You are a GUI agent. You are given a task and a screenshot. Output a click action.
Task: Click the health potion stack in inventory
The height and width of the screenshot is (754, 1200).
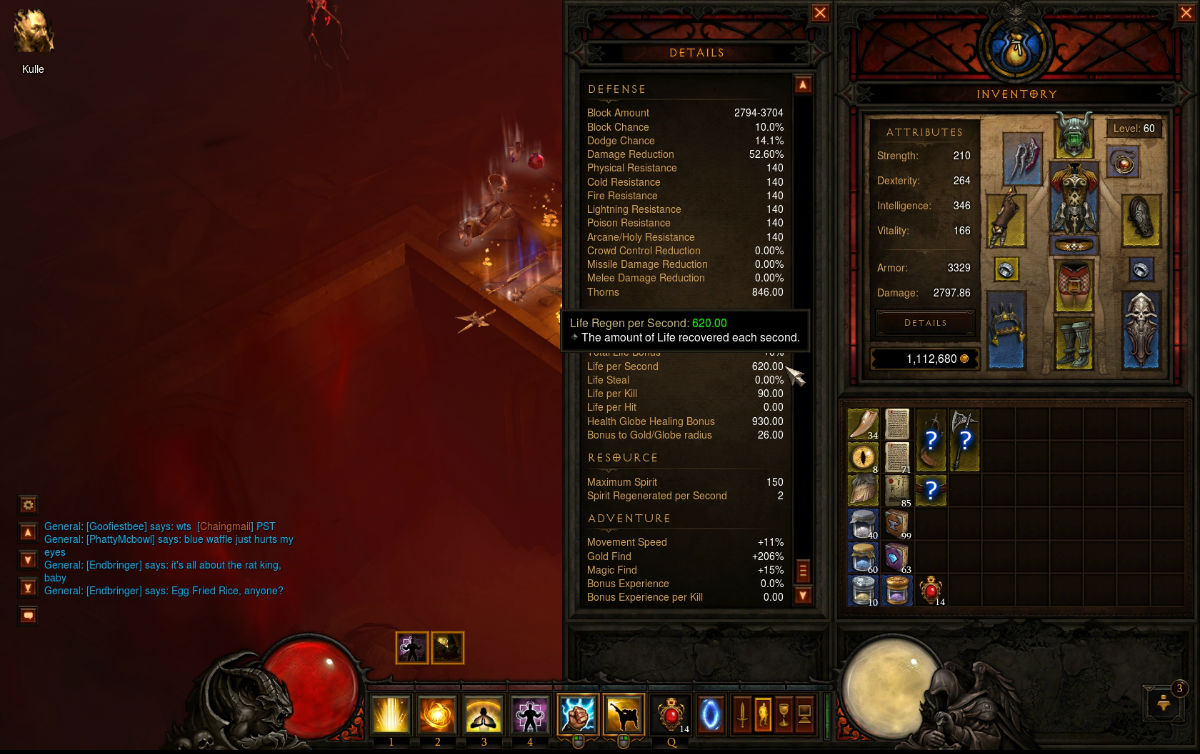[931, 590]
